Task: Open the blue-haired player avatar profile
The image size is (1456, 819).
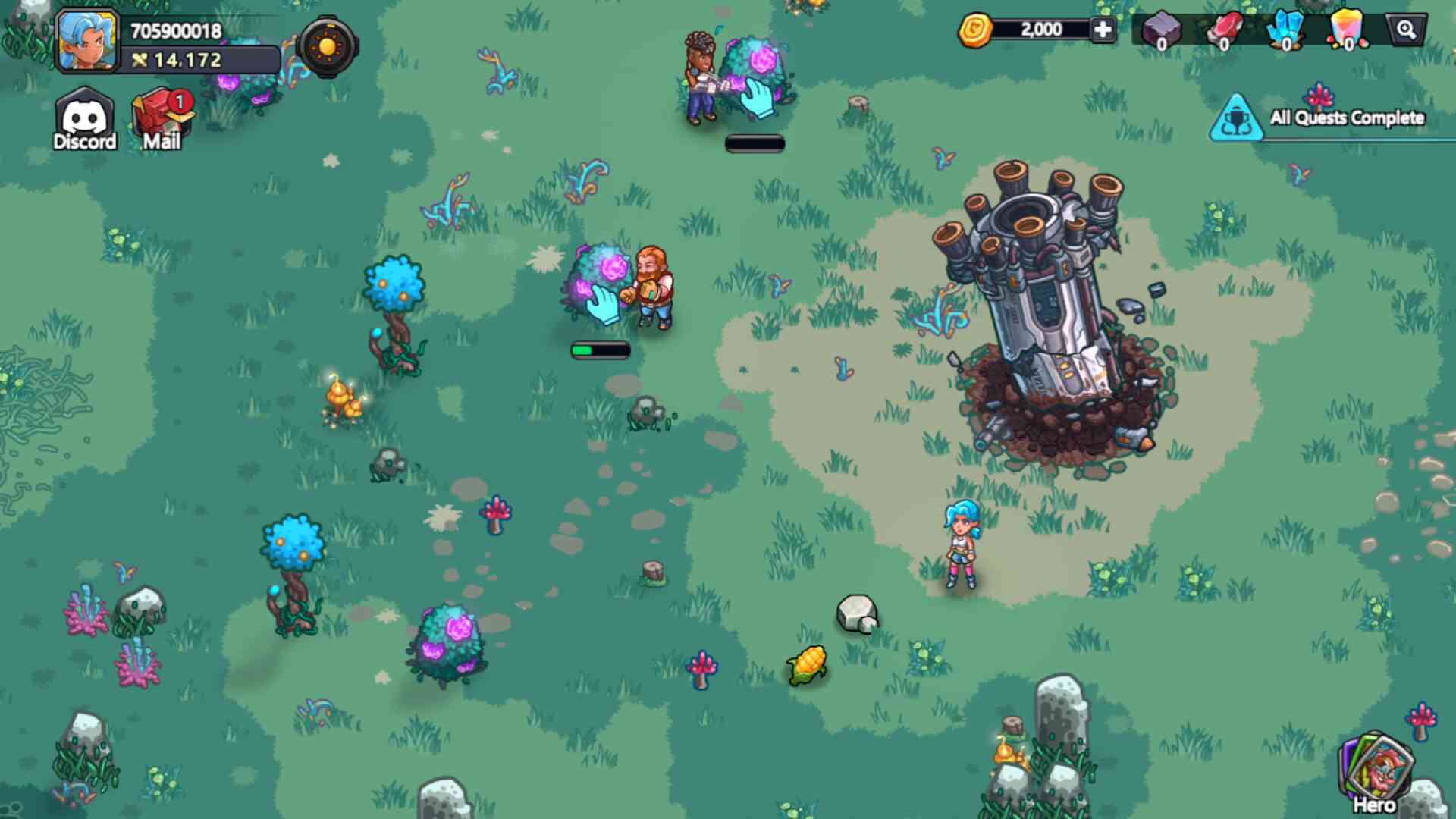Action: tap(87, 41)
